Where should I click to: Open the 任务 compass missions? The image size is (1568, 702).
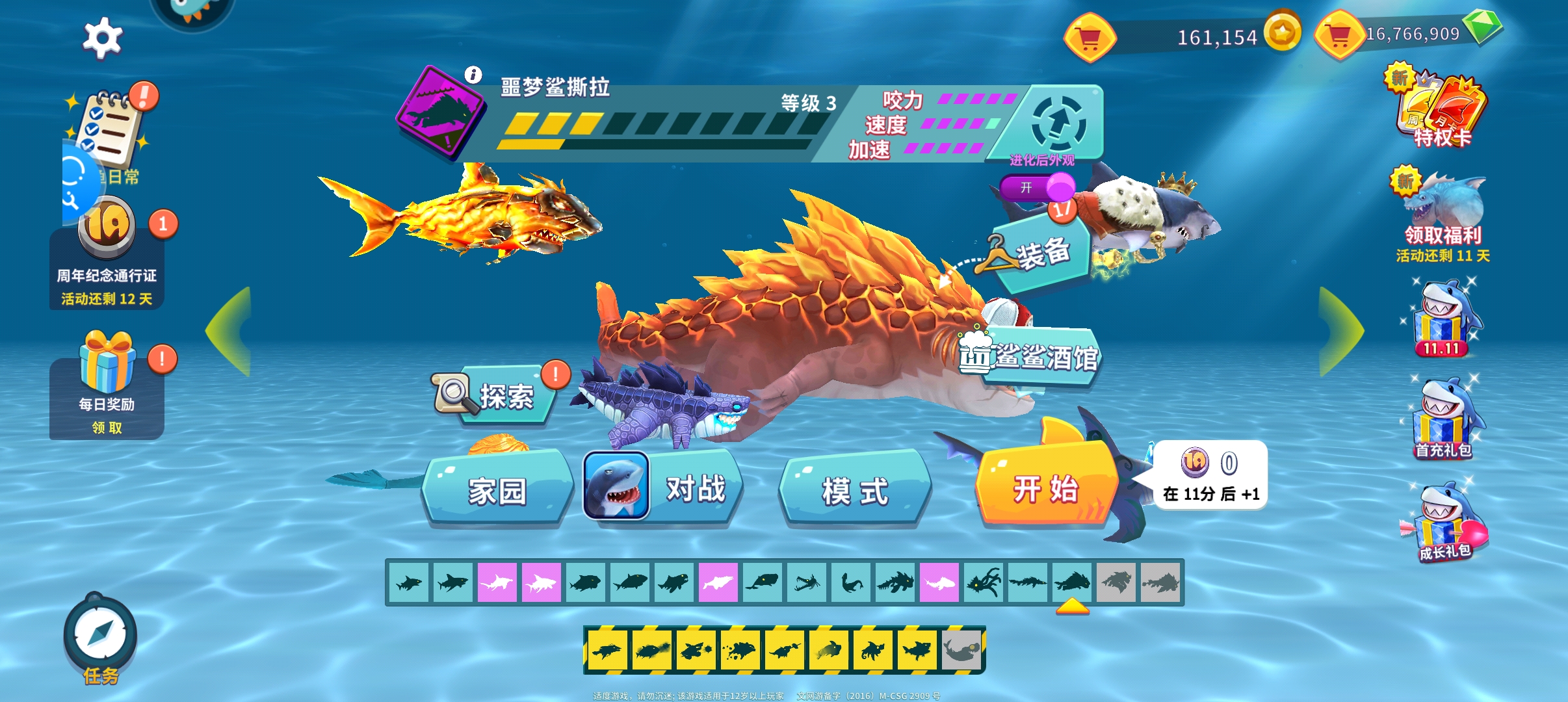101,637
